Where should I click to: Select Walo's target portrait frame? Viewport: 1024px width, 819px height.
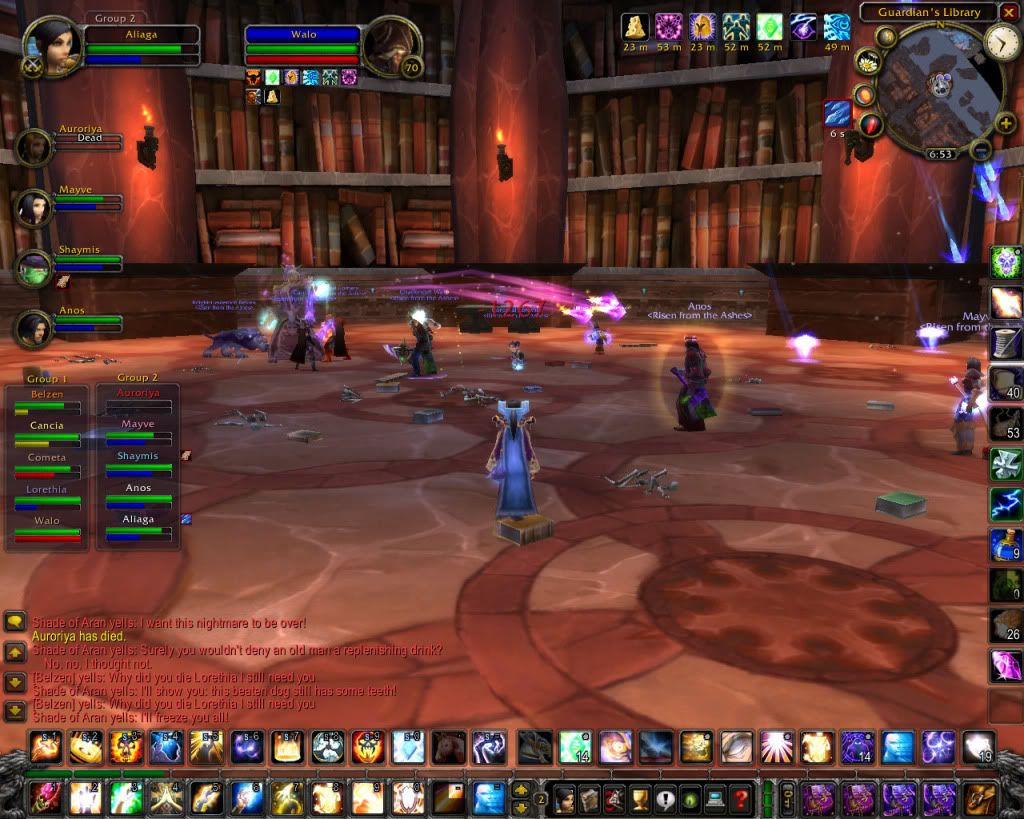click(388, 46)
